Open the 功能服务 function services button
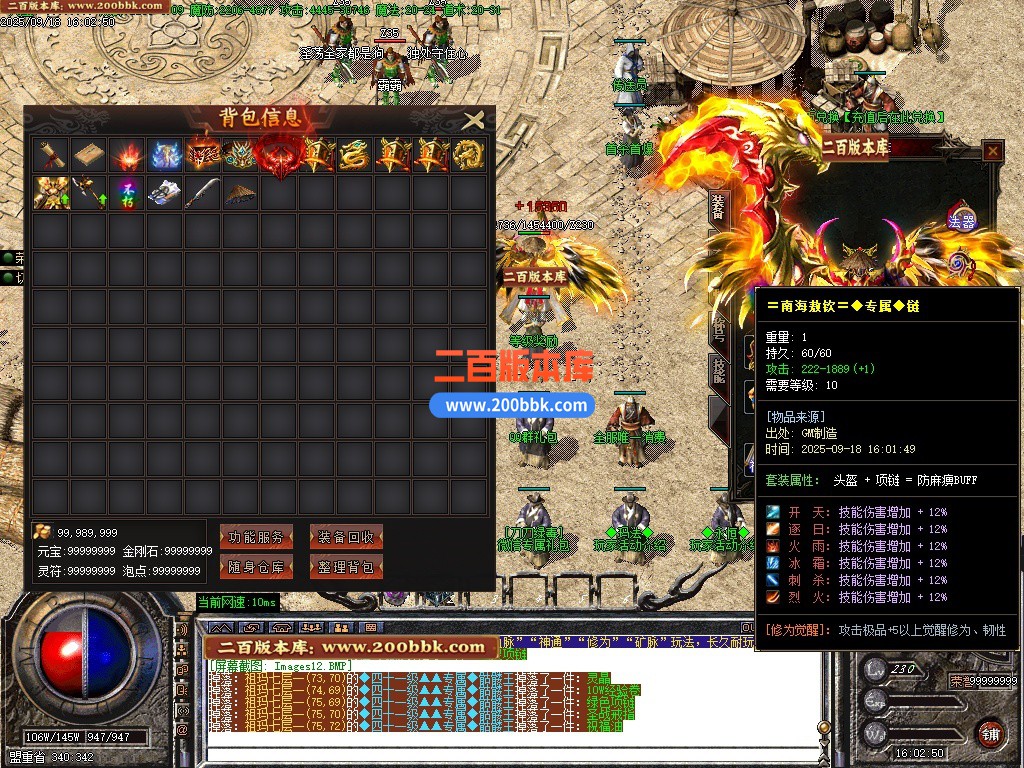The width and height of the screenshot is (1024, 768). [x=256, y=537]
